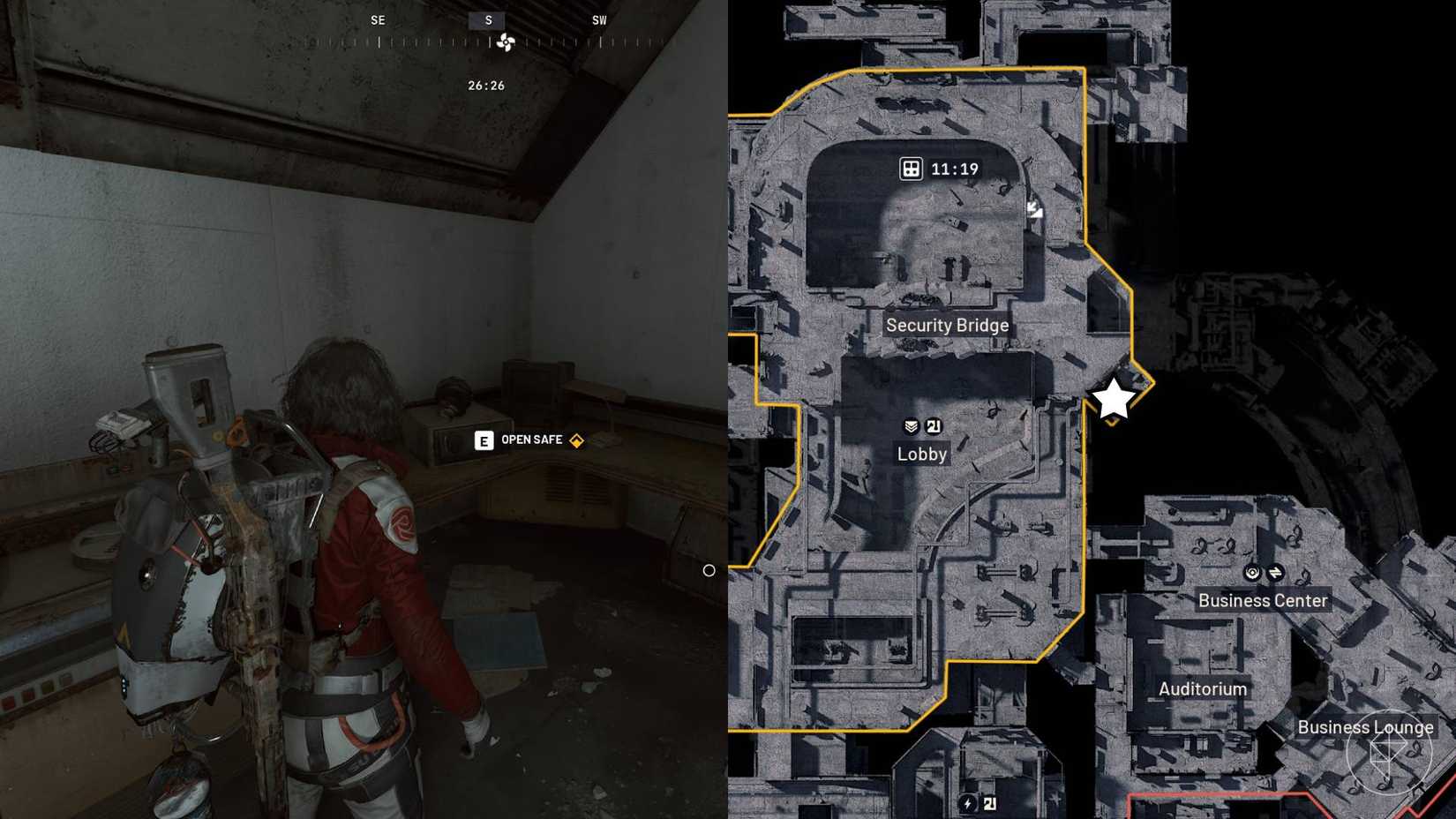1456x819 pixels.
Task: Toggle the "21" icon at the map's bottom edge
Action: coord(990,802)
